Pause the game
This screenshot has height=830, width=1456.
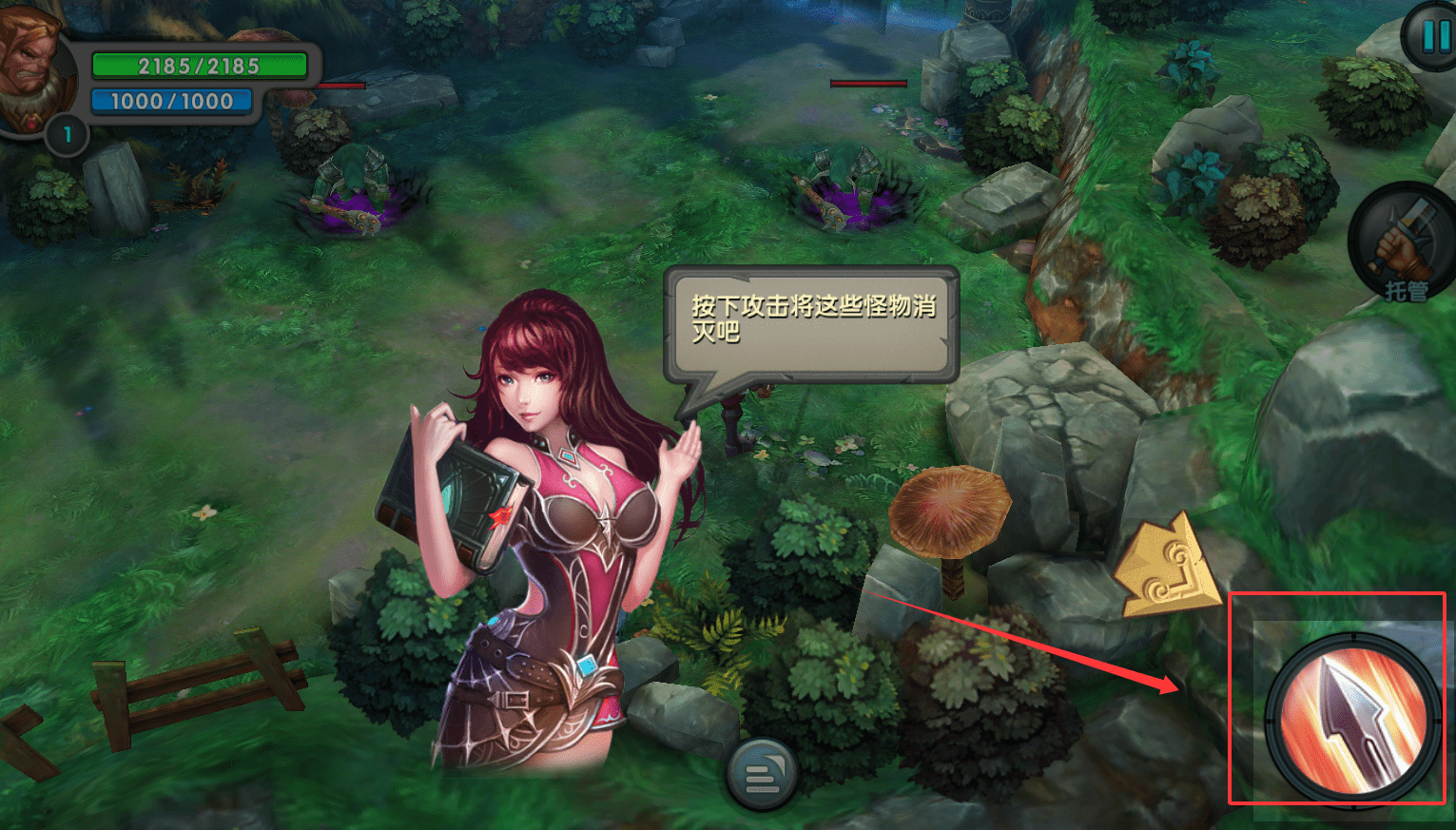point(1433,37)
